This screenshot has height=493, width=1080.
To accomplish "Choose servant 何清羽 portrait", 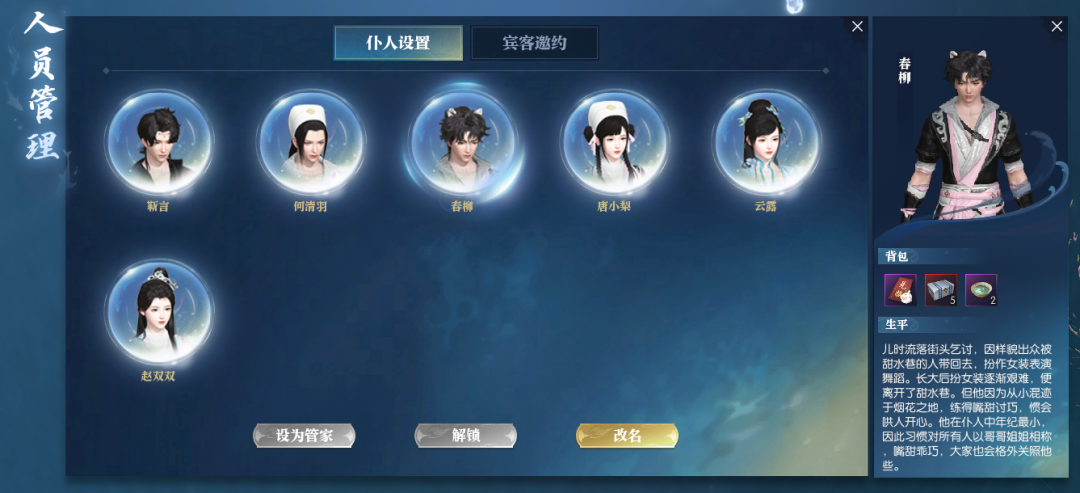I will [x=311, y=142].
